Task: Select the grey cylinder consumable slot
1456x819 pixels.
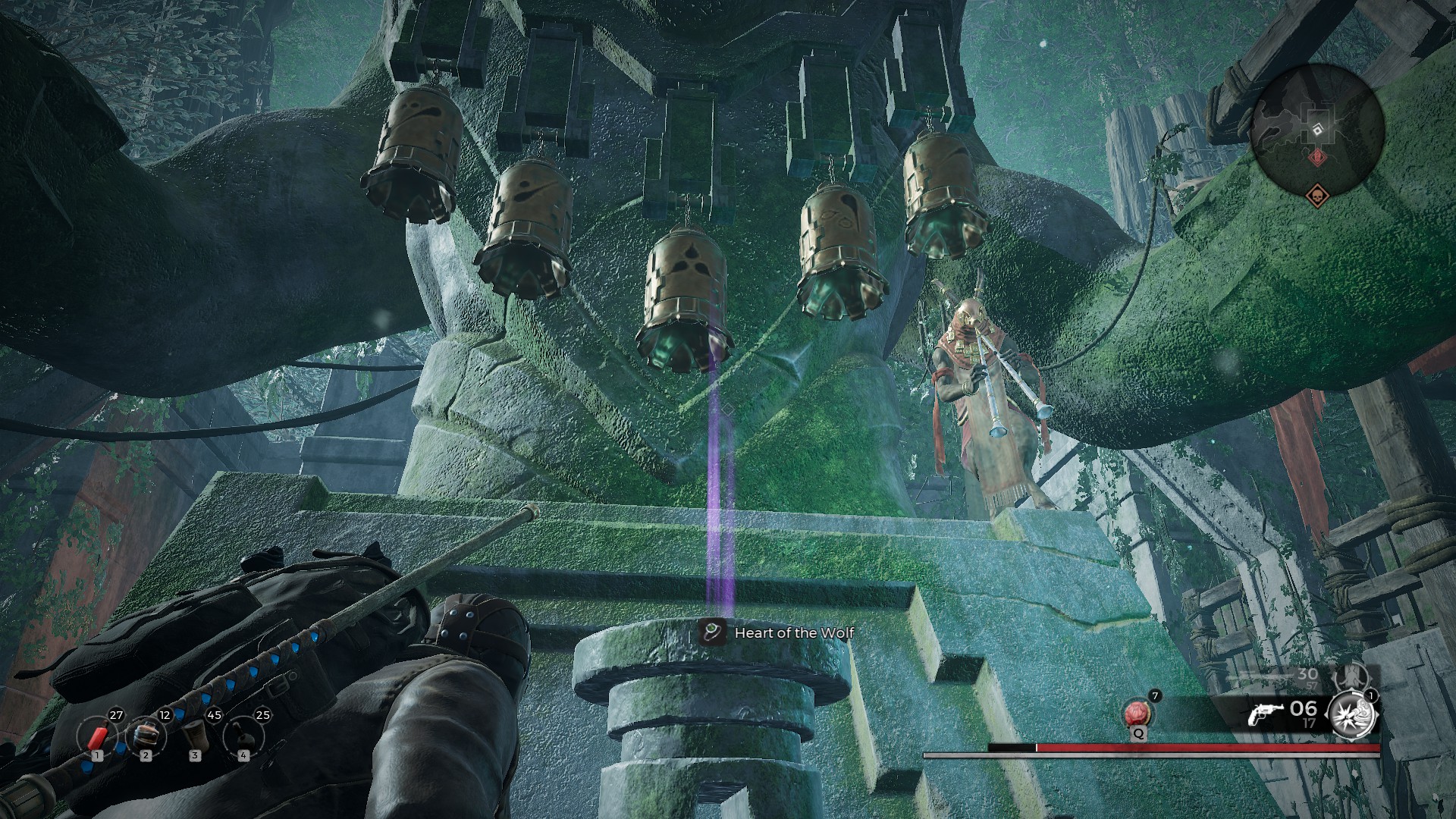Action: [x=195, y=736]
